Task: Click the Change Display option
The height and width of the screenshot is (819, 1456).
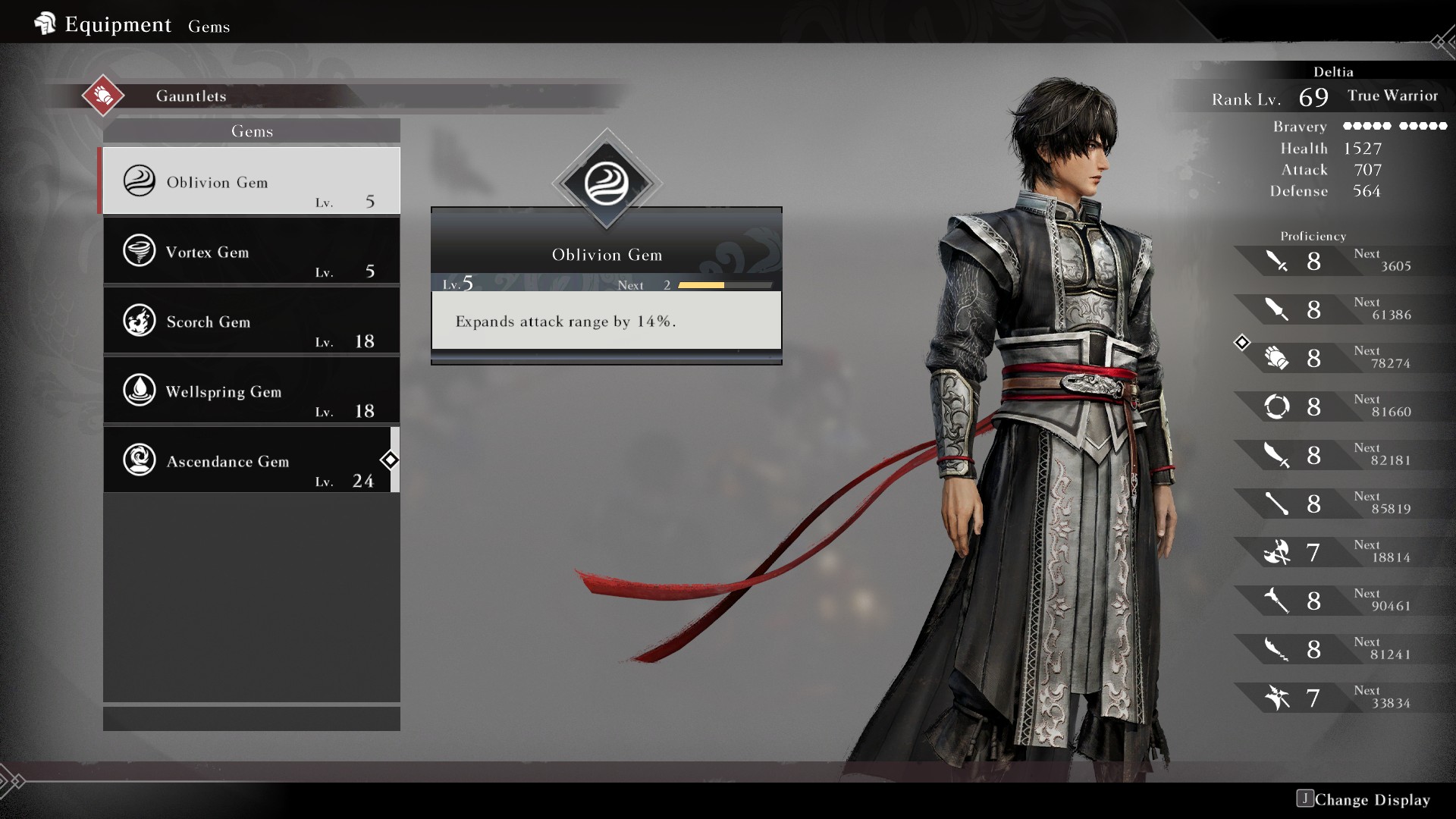Action: [1363, 799]
